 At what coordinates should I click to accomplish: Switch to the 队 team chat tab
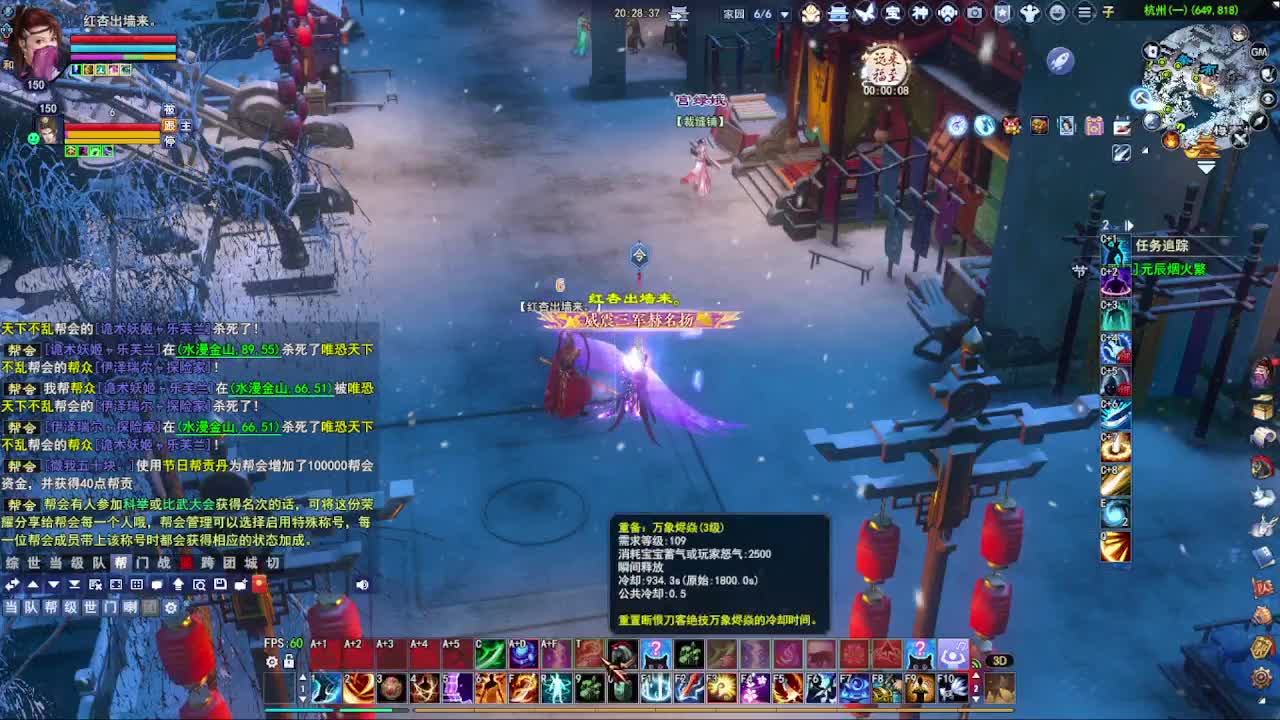tap(100, 562)
